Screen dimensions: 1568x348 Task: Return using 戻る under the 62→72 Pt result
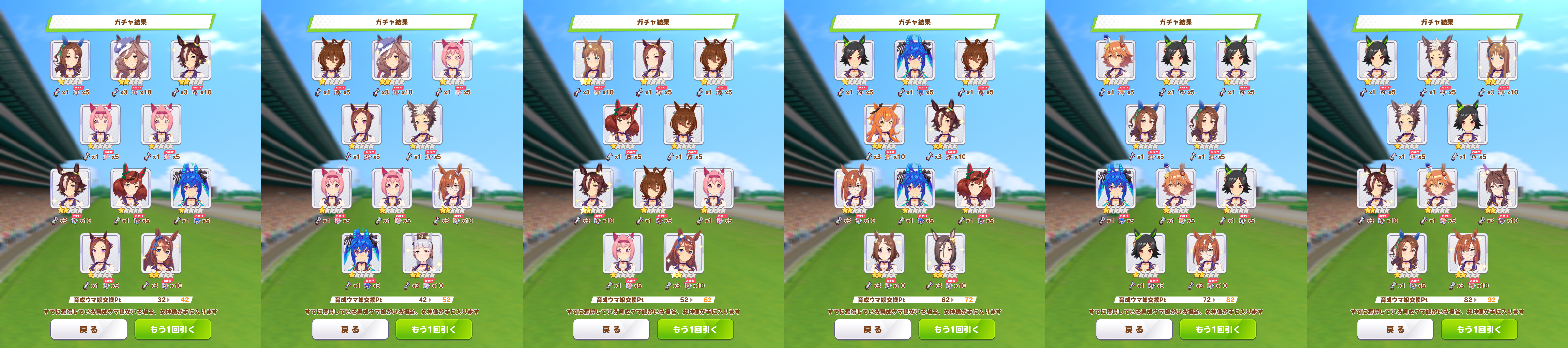coord(872,329)
